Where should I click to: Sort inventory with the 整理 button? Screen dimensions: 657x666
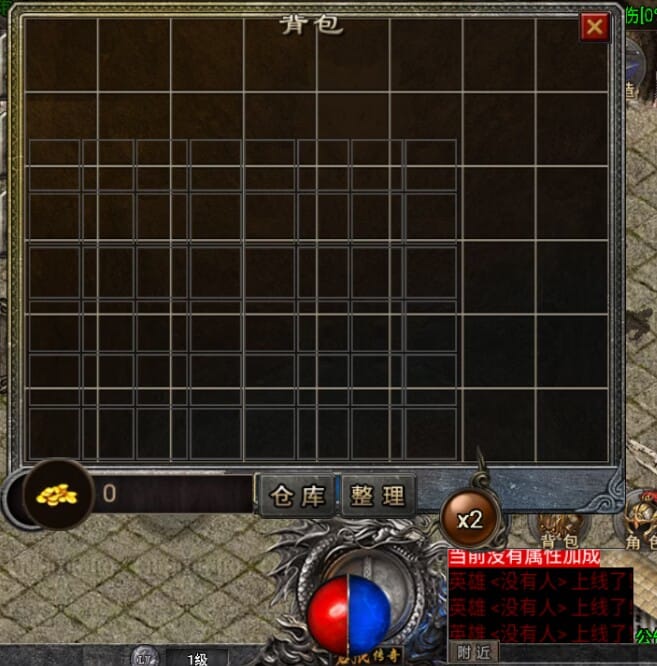point(378,495)
